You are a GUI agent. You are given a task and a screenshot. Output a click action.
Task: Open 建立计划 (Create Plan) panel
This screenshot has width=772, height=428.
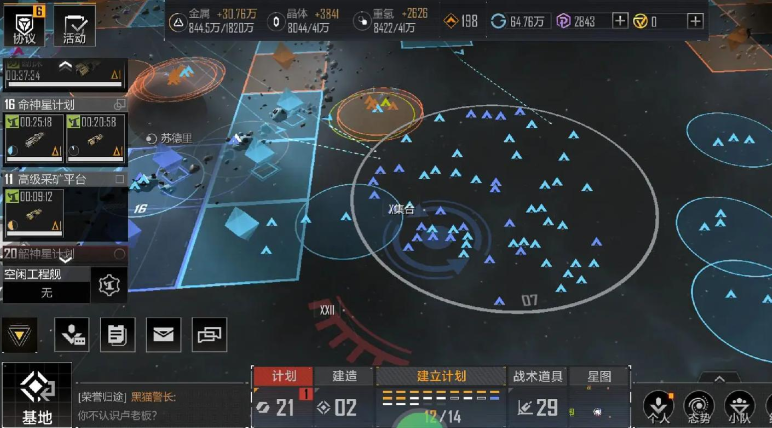441,376
